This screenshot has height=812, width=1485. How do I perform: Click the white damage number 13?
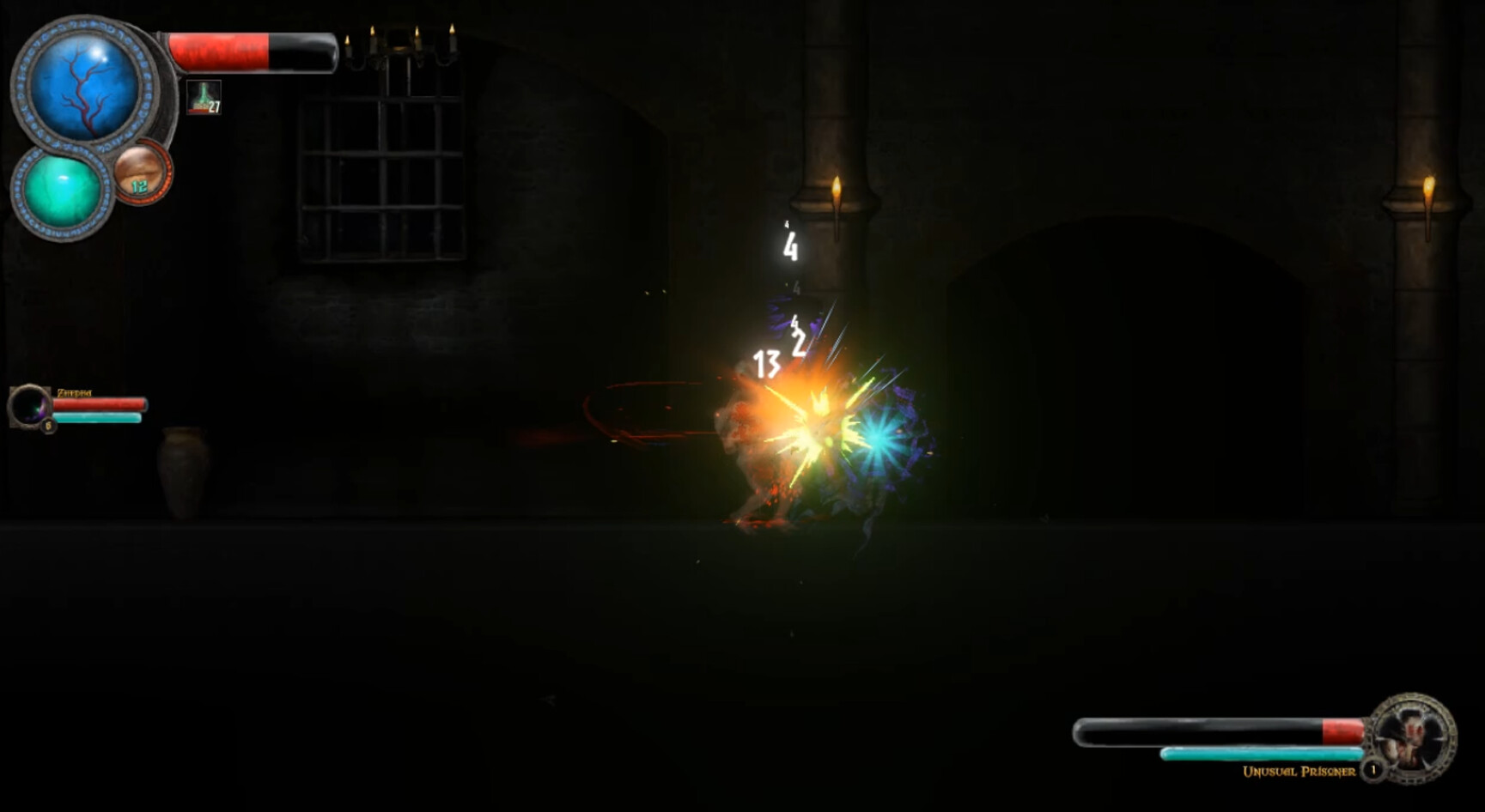point(765,364)
